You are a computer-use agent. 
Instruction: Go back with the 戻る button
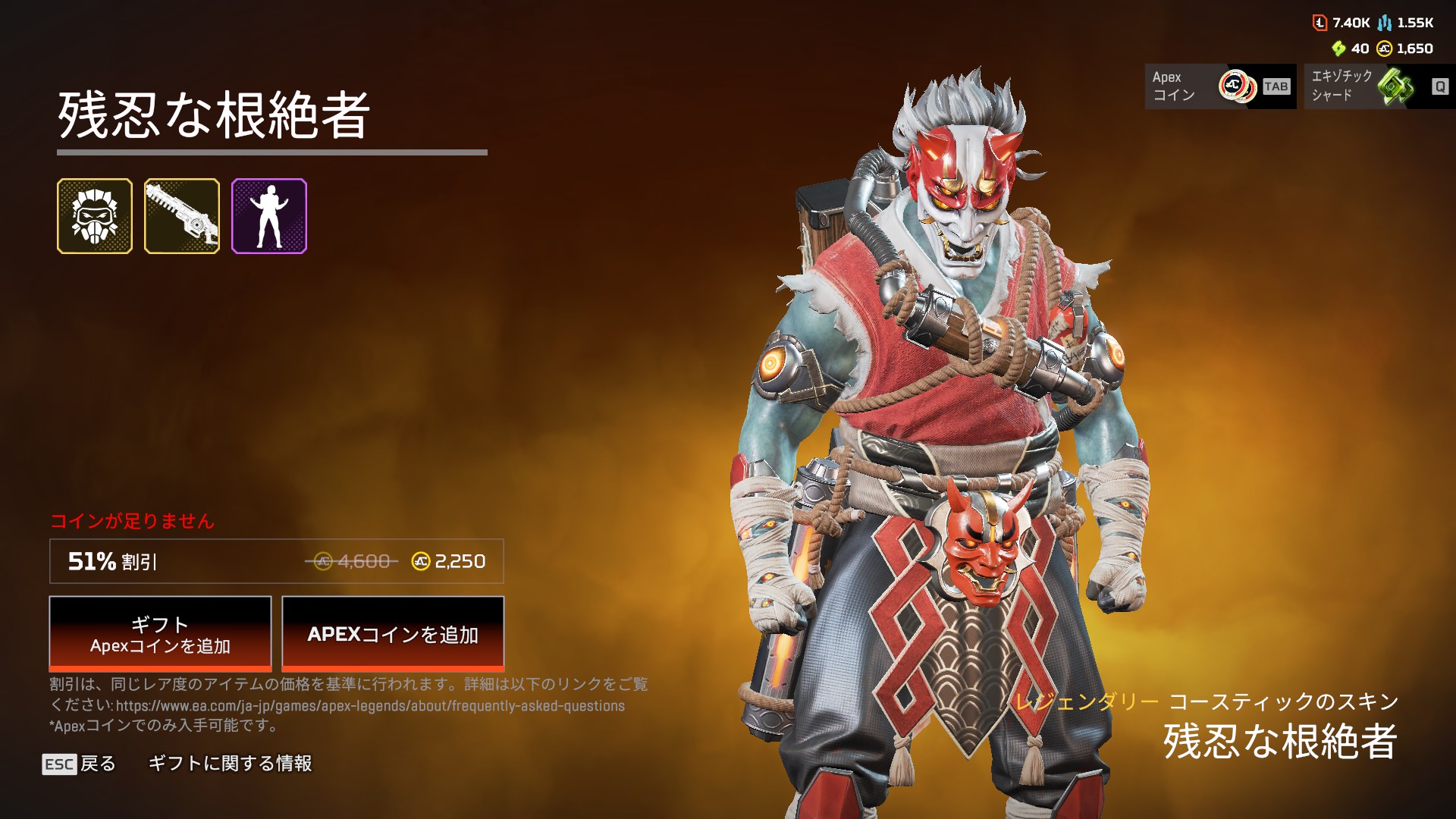coord(80,764)
